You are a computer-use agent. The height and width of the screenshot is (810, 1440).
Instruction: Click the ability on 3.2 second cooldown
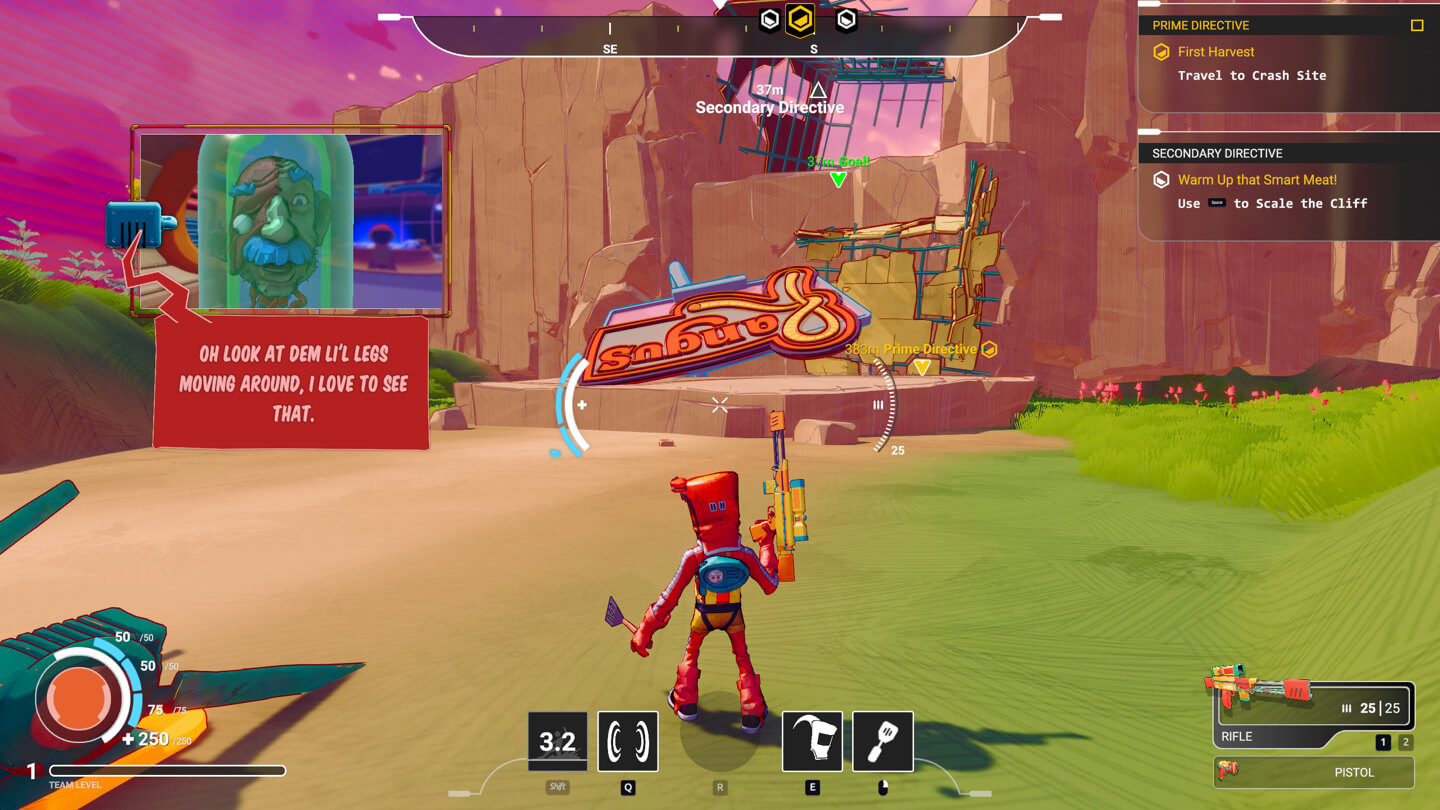pyautogui.click(x=558, y=741)
